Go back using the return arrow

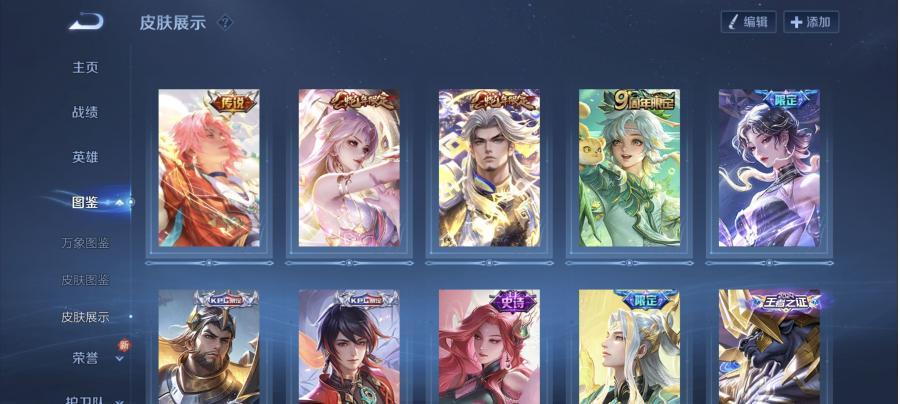[x=86, y=21]
